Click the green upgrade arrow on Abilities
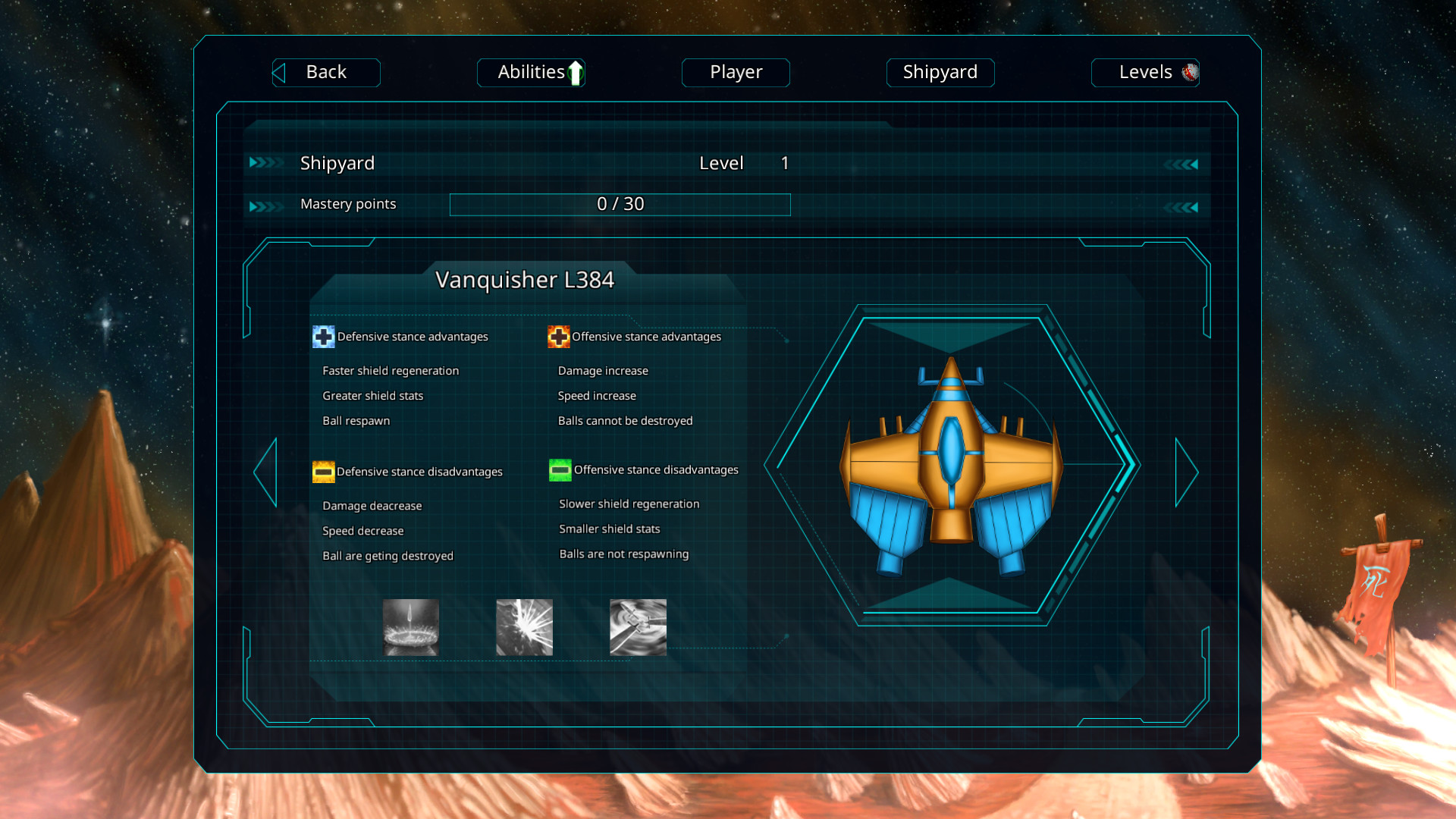This screenshot has height=819, width=1456. 575,72
